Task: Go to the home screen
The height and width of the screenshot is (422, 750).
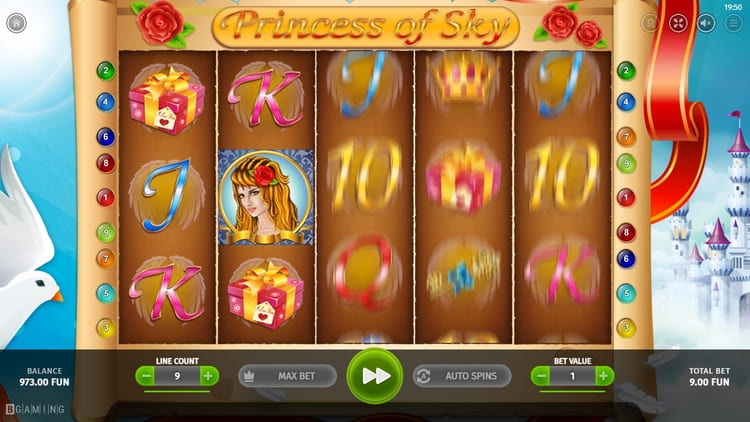Action: click(16, 23)
